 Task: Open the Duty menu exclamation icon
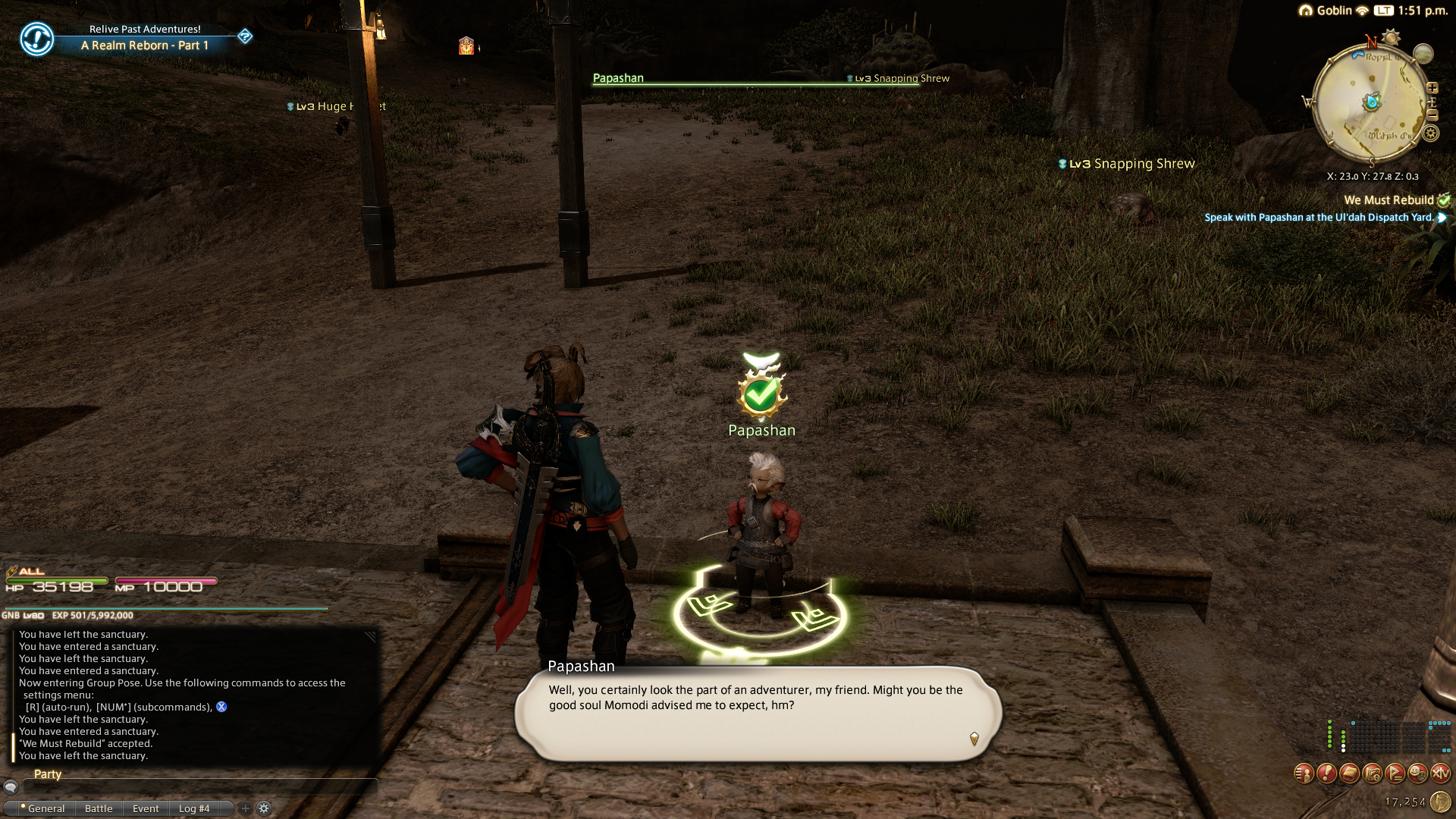pos(1326,773)
